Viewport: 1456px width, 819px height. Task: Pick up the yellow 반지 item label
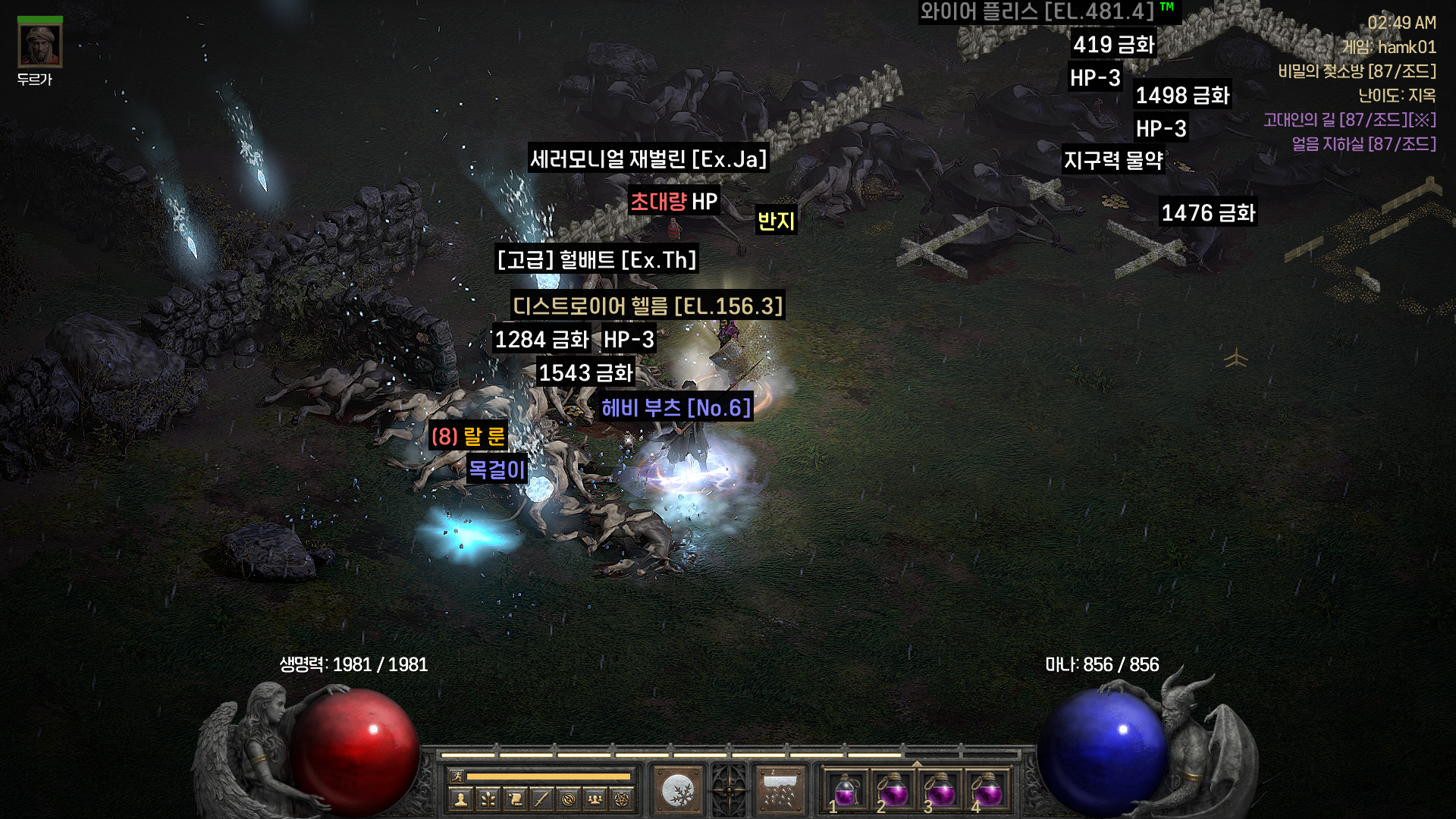pos(776,221)
